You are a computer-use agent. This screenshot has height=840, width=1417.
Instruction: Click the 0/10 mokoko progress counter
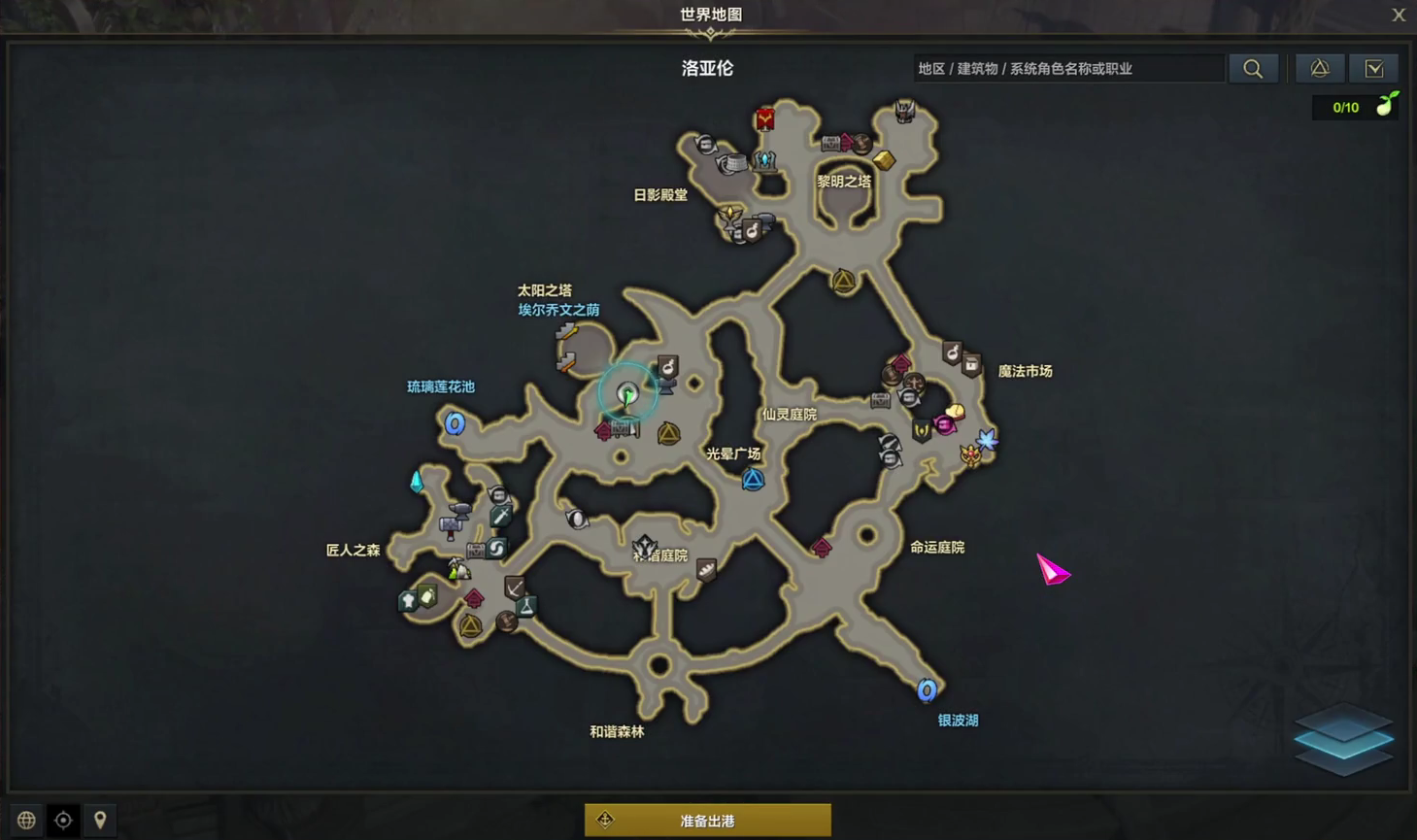click(1346, 107)
